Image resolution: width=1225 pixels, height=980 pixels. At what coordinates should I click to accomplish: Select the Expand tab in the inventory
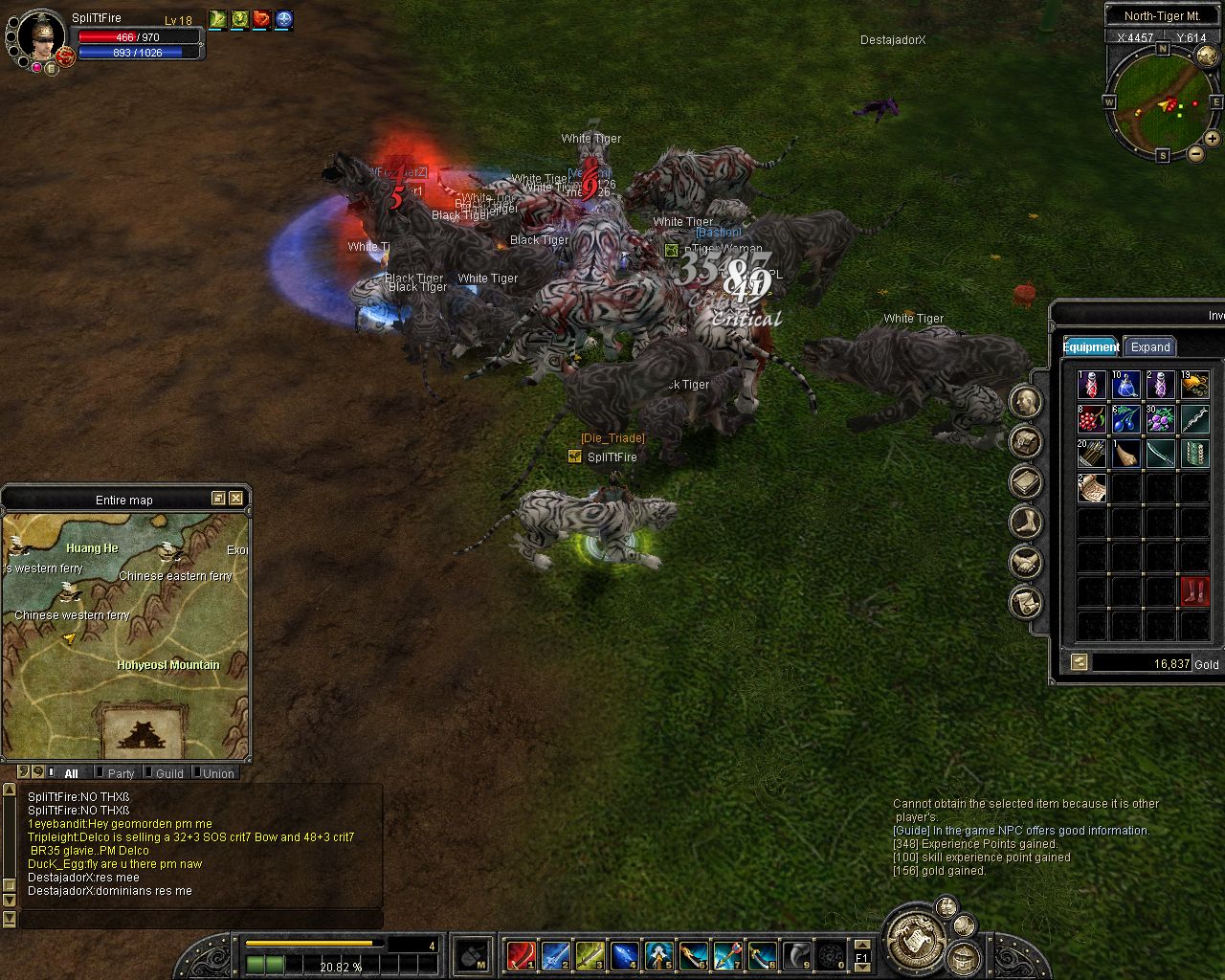tap(1149, 347)
